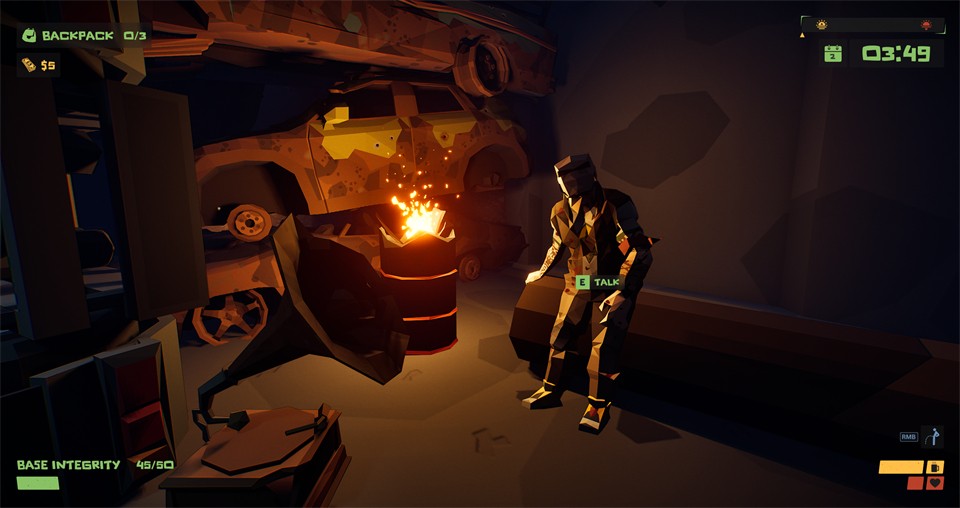This screenshot has width=960, height=508.
Task: Click the coffee mug icon
Action: click(x=935, y=467)
